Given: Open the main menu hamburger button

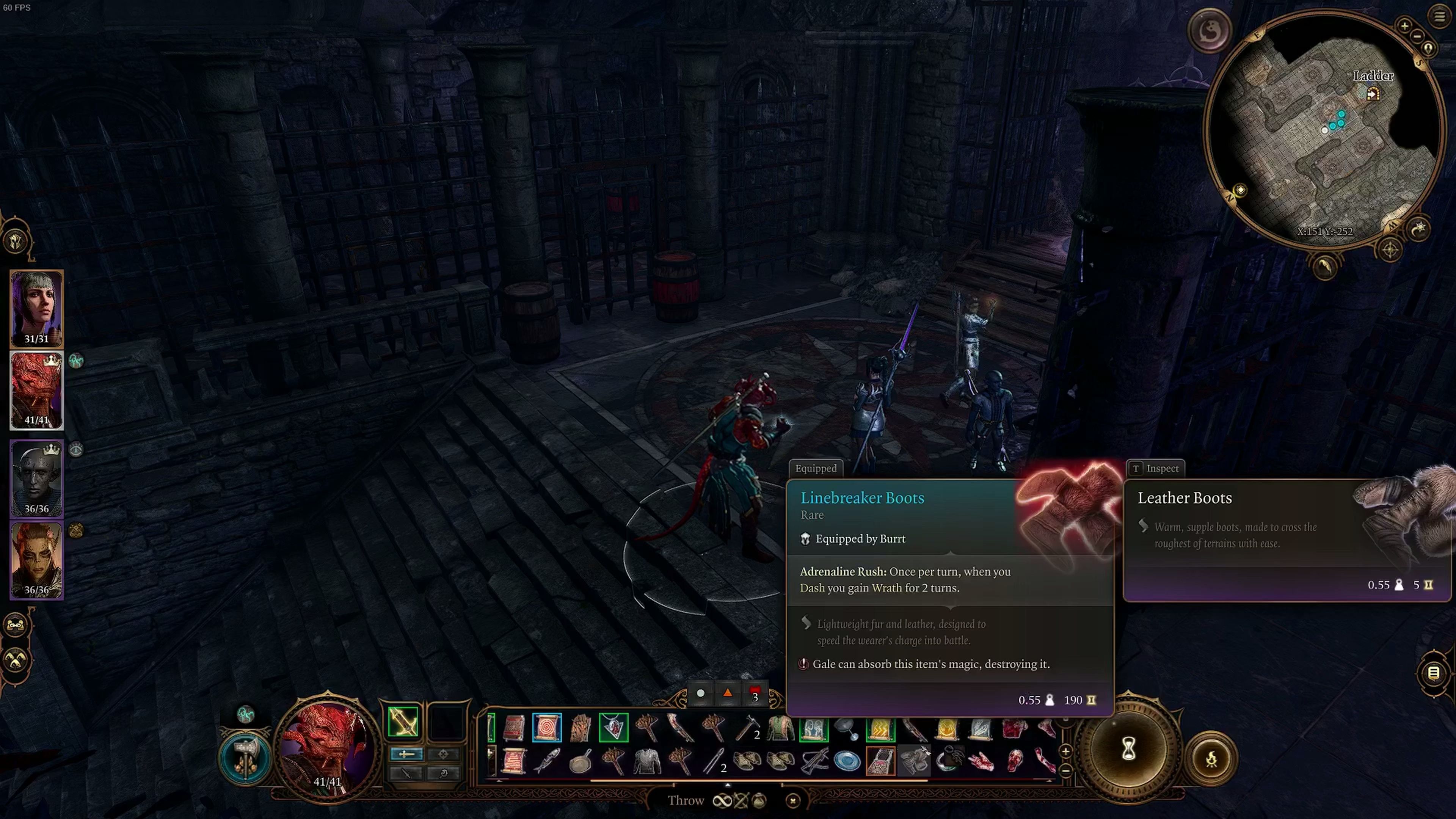Looking at the screenshot, I should [1439, 16].
